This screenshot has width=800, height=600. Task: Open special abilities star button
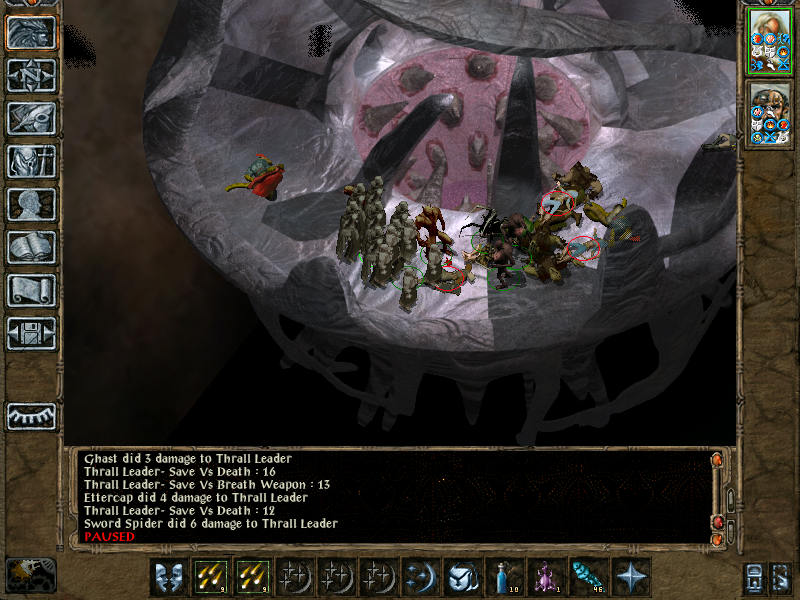pyautogui.click(x=632, y=577)
